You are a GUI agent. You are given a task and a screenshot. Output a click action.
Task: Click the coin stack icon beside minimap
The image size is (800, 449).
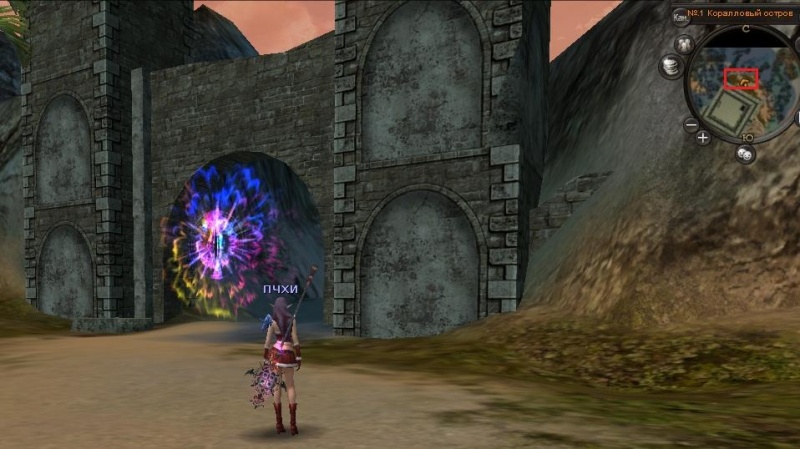[669, 66]
